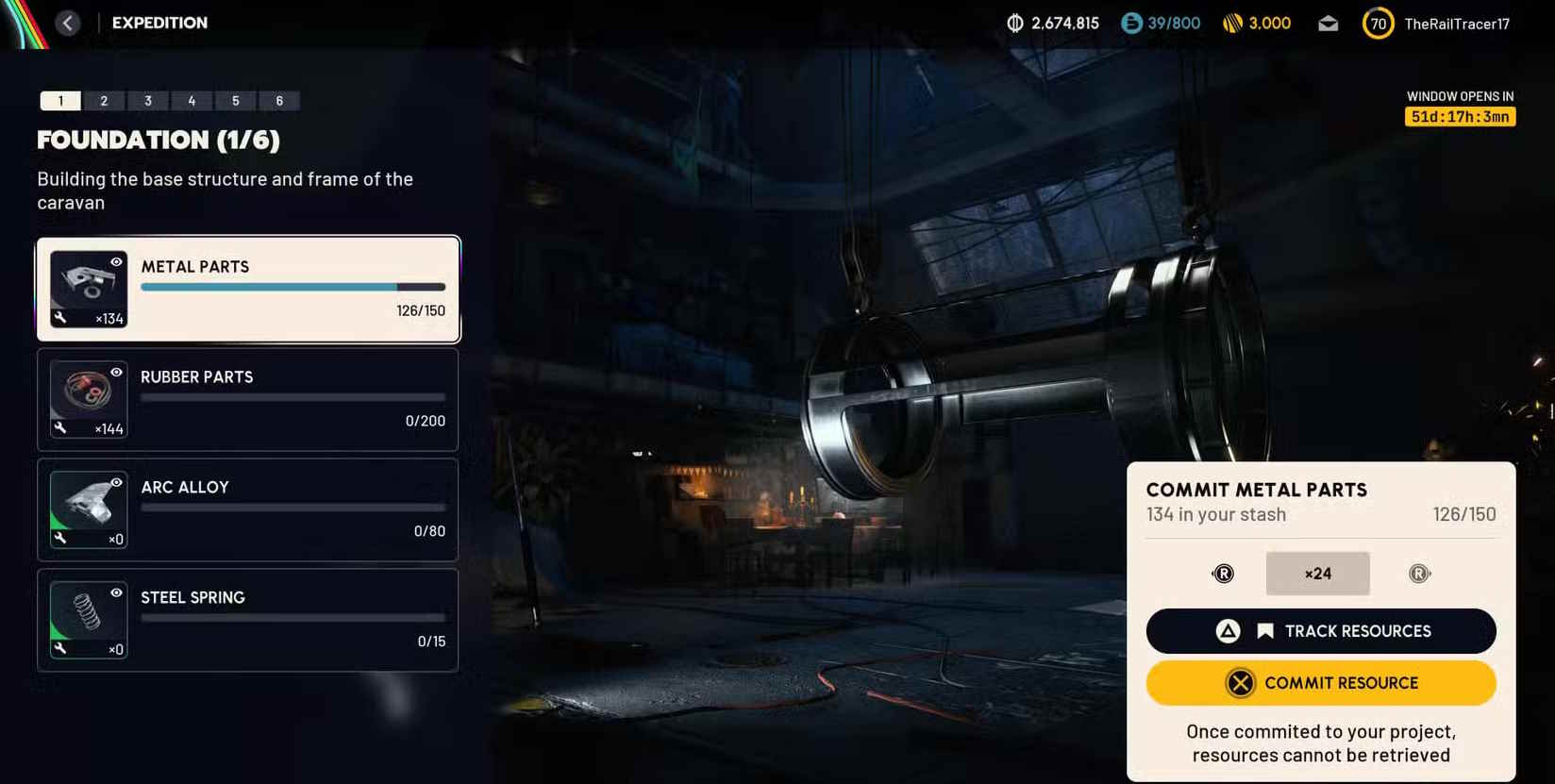This screenshot has height=784, width=1555.
Task: Open the mail inbox icon
Action: coord(1328,24)
